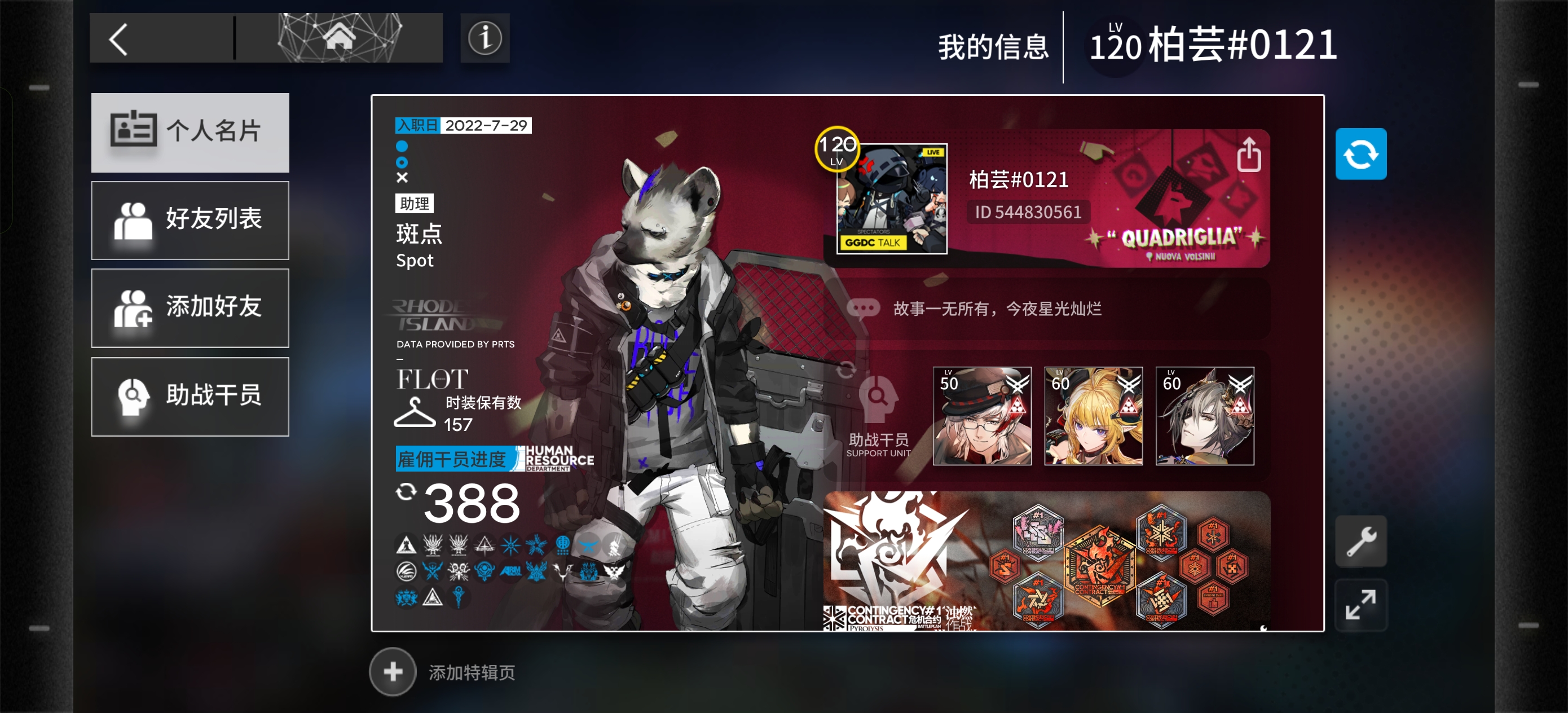
Task: Tap the player ID 544830561 label
Action: 1028,212
